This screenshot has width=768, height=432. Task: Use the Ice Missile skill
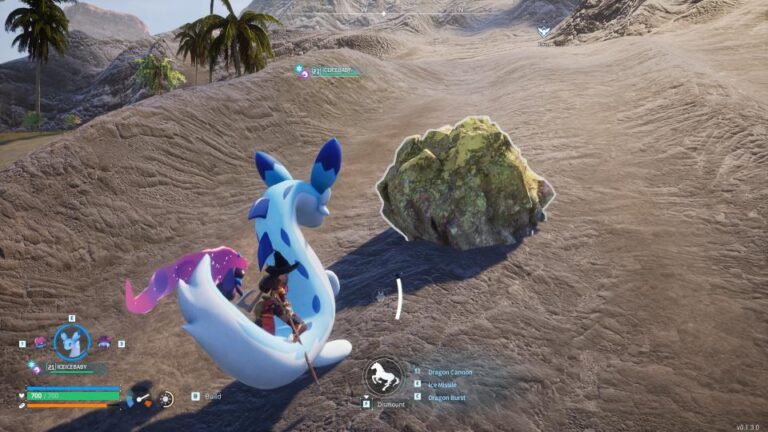coord(443,384)
